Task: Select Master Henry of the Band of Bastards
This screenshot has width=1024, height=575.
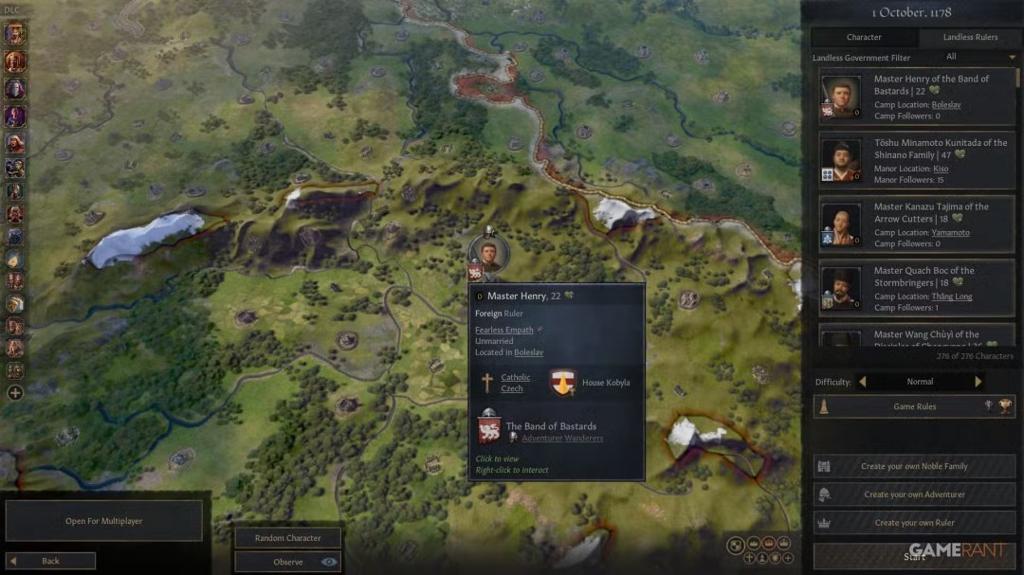Action: click(917, 97)
